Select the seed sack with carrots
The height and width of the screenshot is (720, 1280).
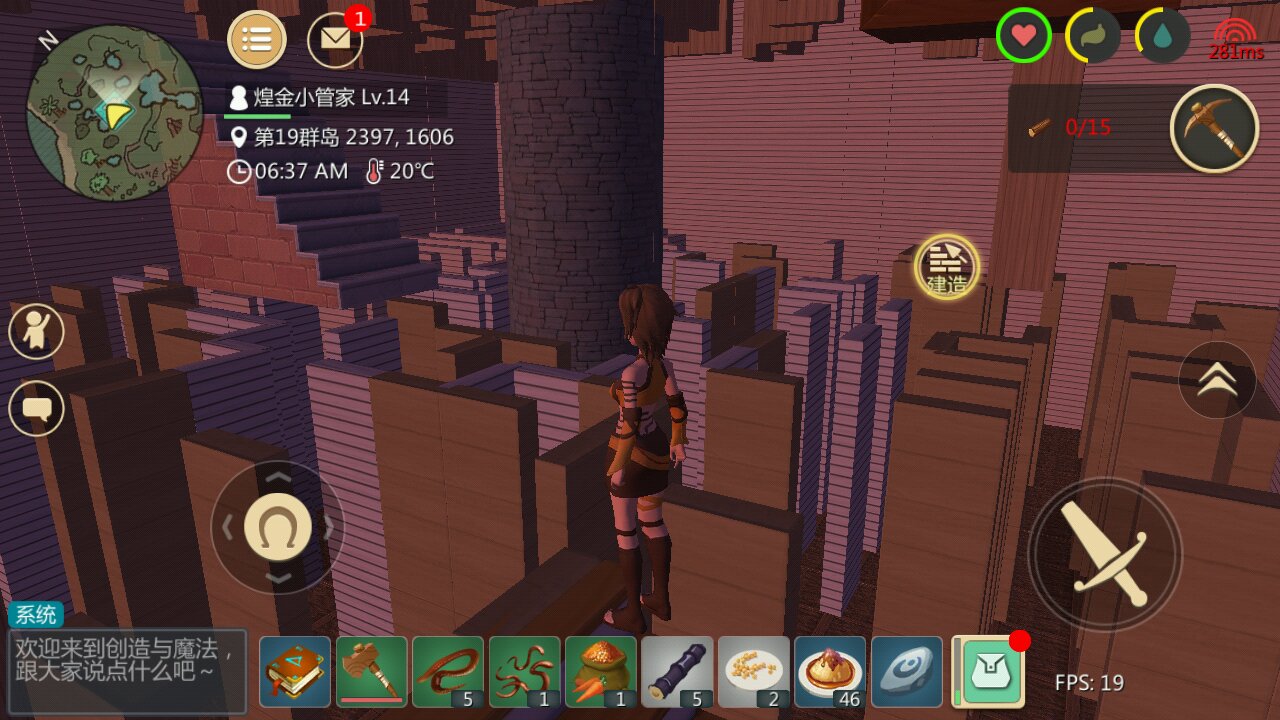[x=601, y=672]
